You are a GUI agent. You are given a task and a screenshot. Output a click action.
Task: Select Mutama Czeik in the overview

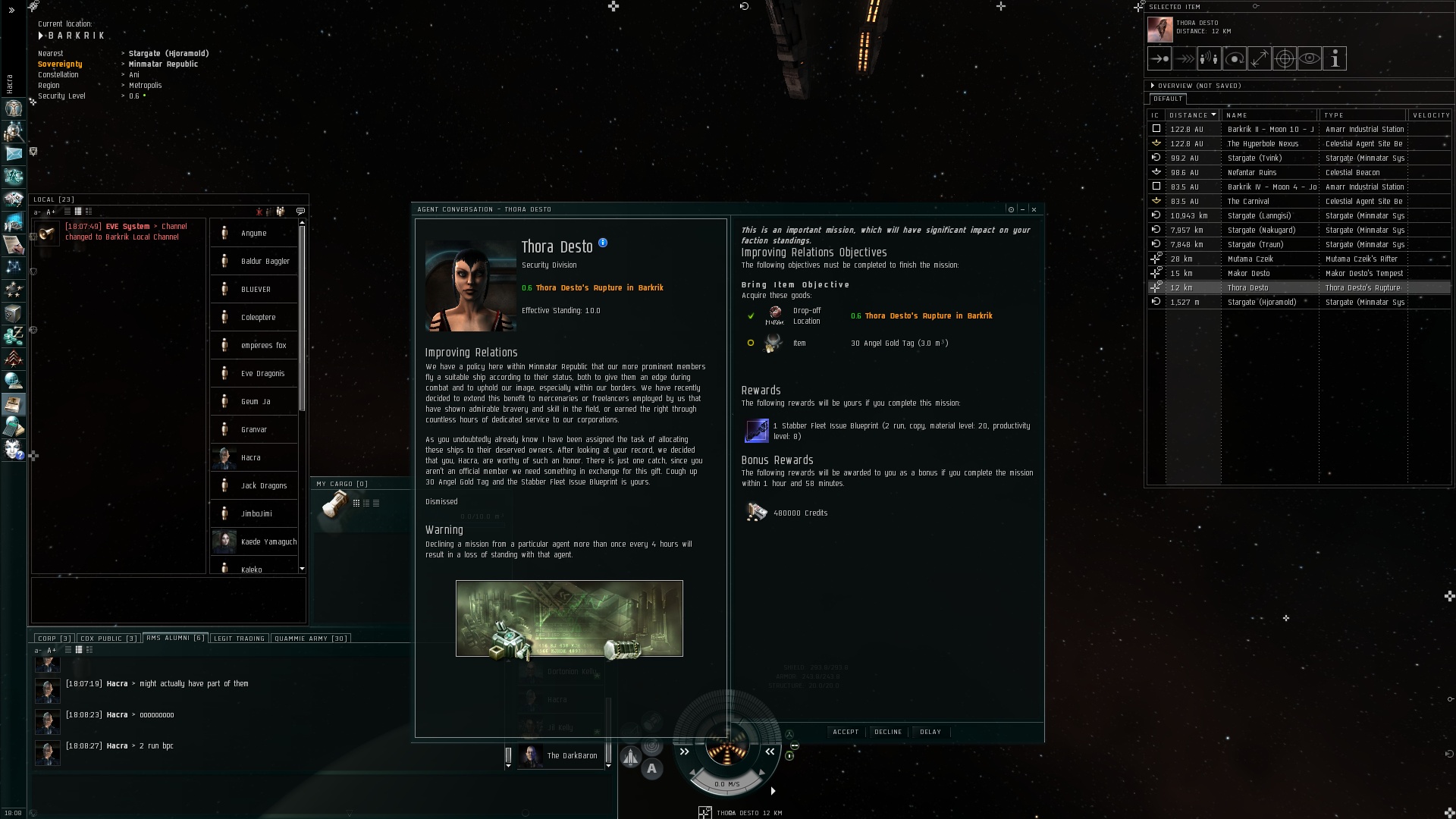click(1250, 259)
